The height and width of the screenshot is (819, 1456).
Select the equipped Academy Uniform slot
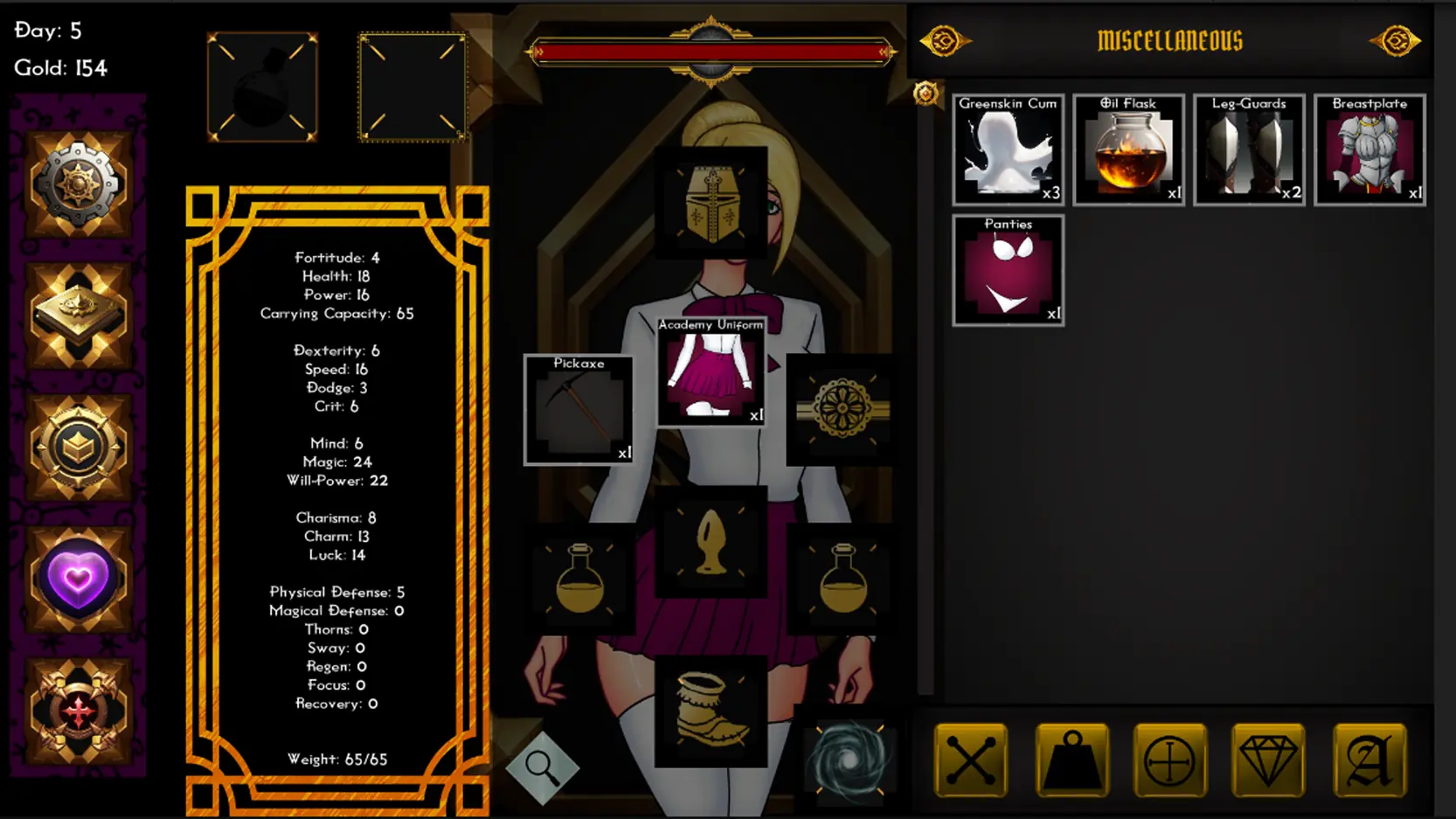(x=711, y=371)
